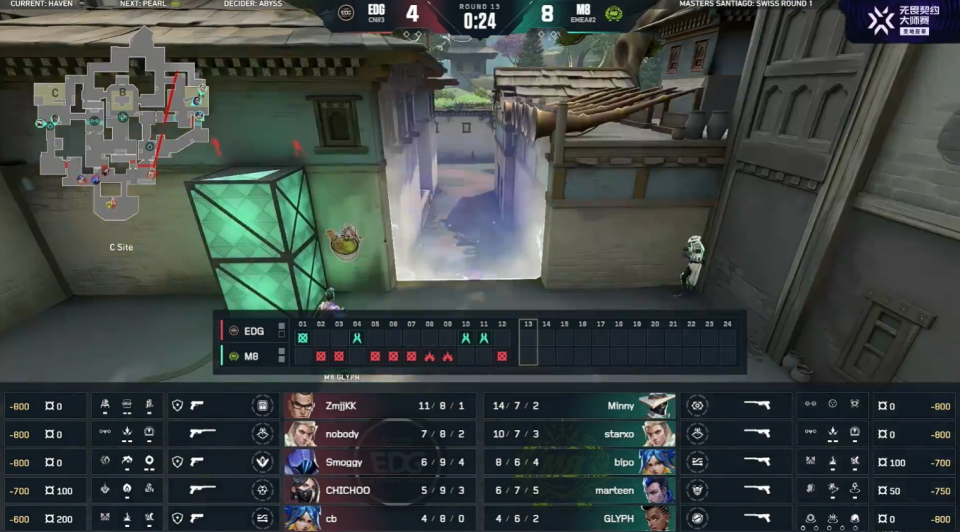The height and width of the screenshot is (532, 960).
Task: Pick Minny's agent portrait
Action: pyautogui.click(x=657, y=406)
